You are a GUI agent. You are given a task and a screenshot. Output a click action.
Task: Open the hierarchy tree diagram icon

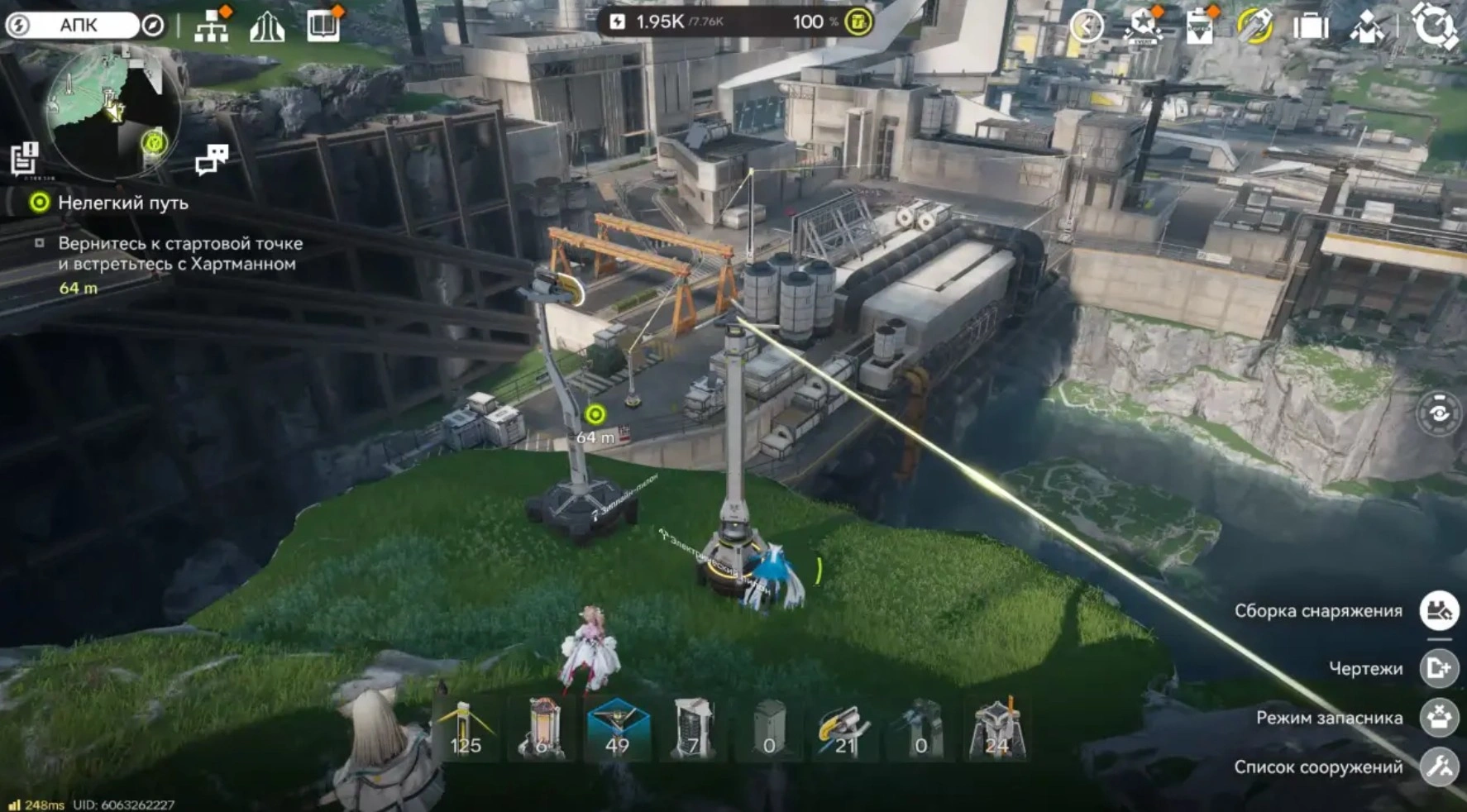click(212, 26)
